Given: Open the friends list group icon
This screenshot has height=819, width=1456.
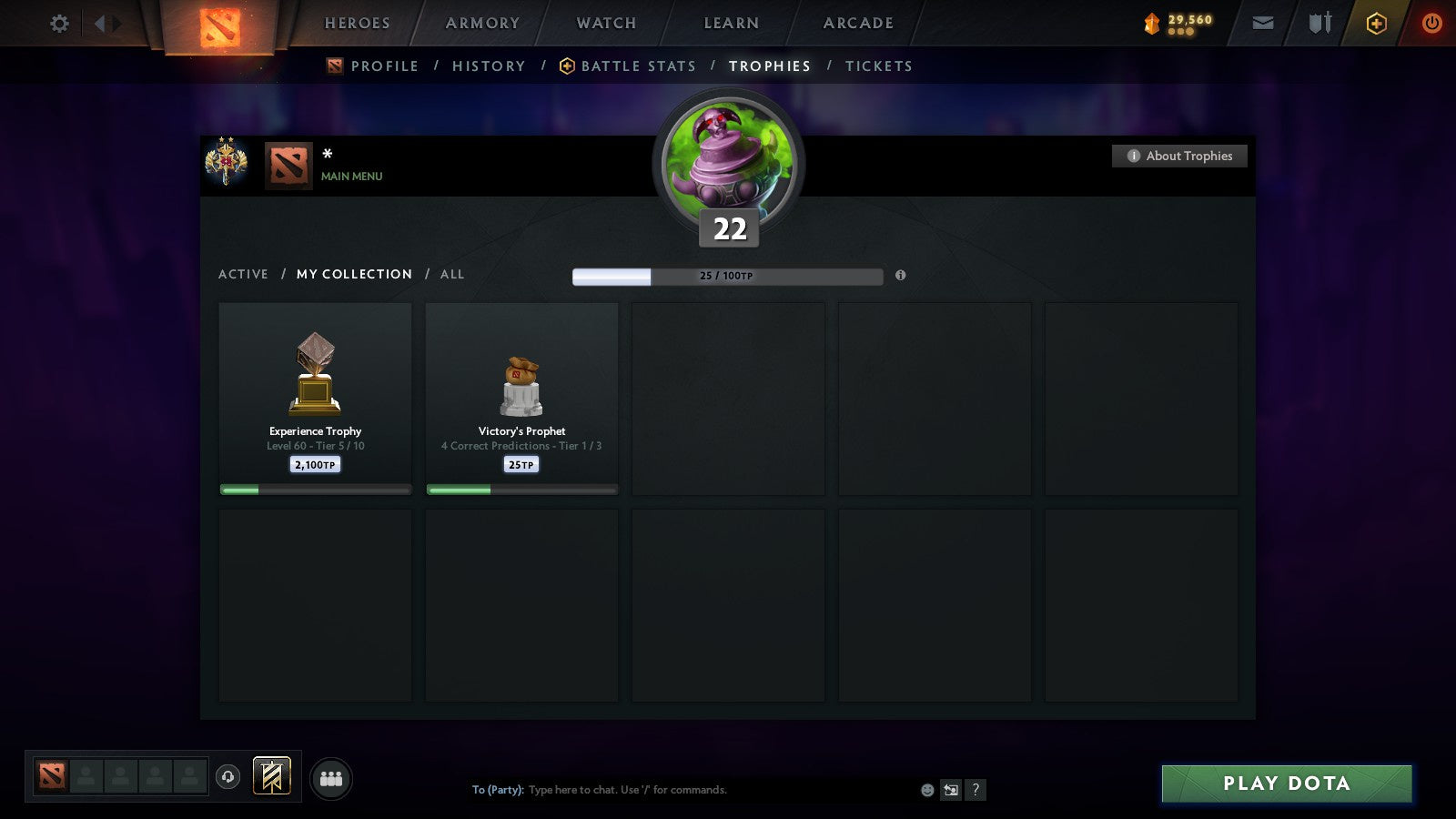Looking at the screenshot, I should (x=331, y=776).
